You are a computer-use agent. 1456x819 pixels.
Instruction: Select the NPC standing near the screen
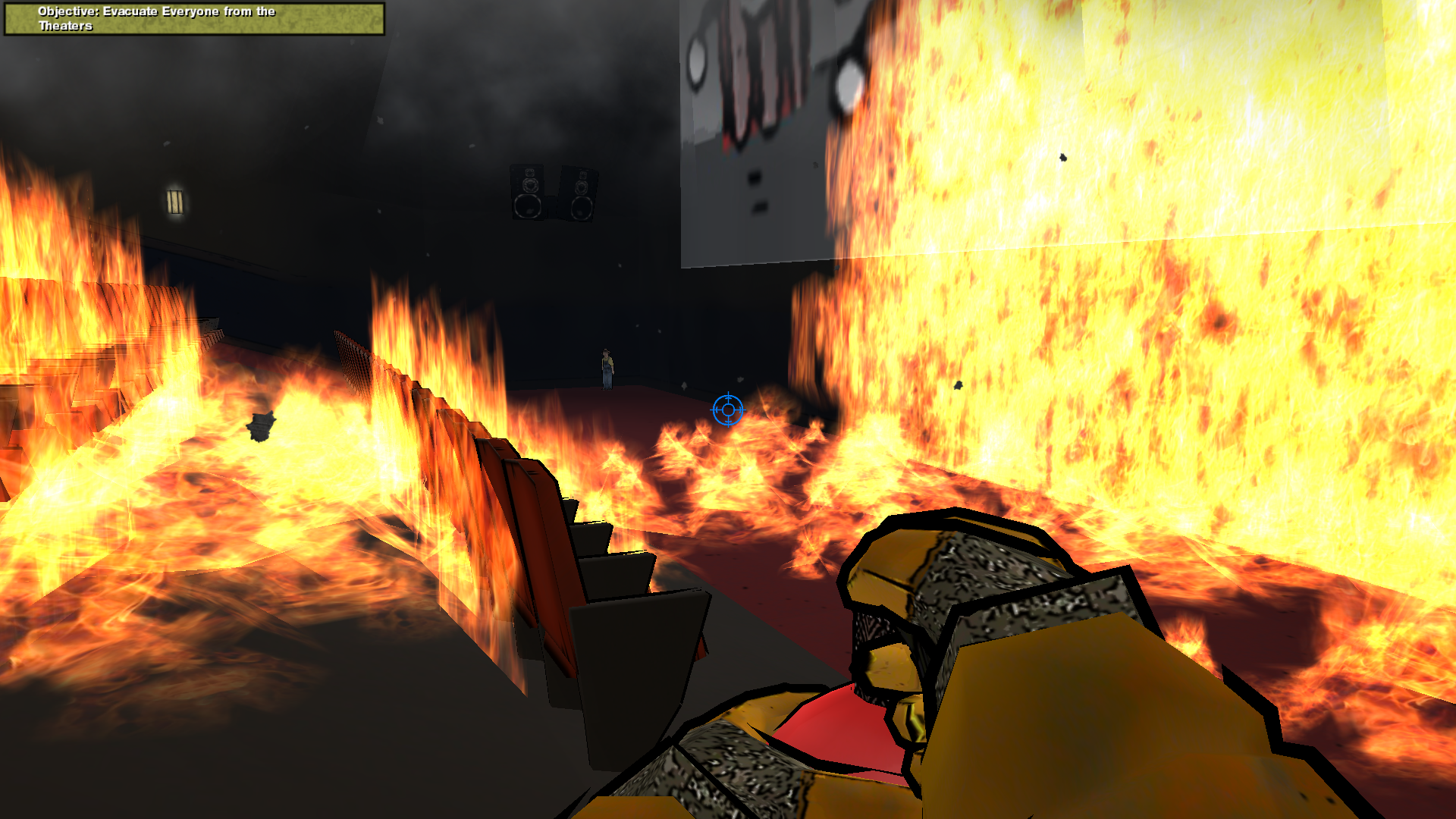pyautogui.click(x=604, y=368)
